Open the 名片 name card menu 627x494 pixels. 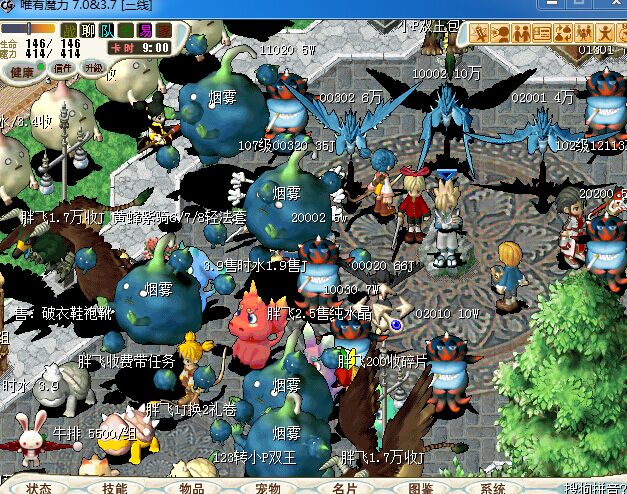344,488
